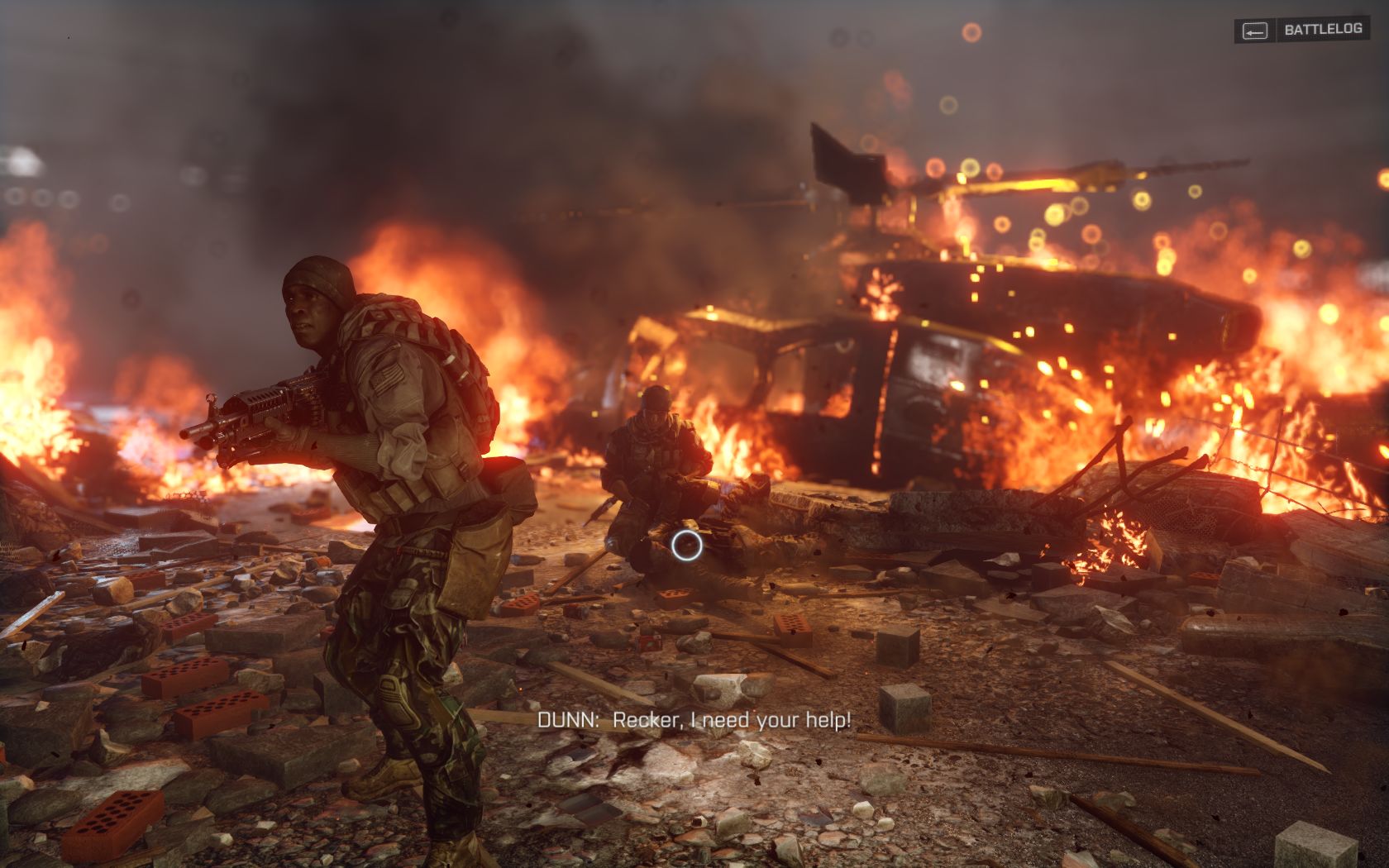This screenshot has width=1389, height=868.
Task: Click the subtitle text from DUNN
Action: coord(696,721)
